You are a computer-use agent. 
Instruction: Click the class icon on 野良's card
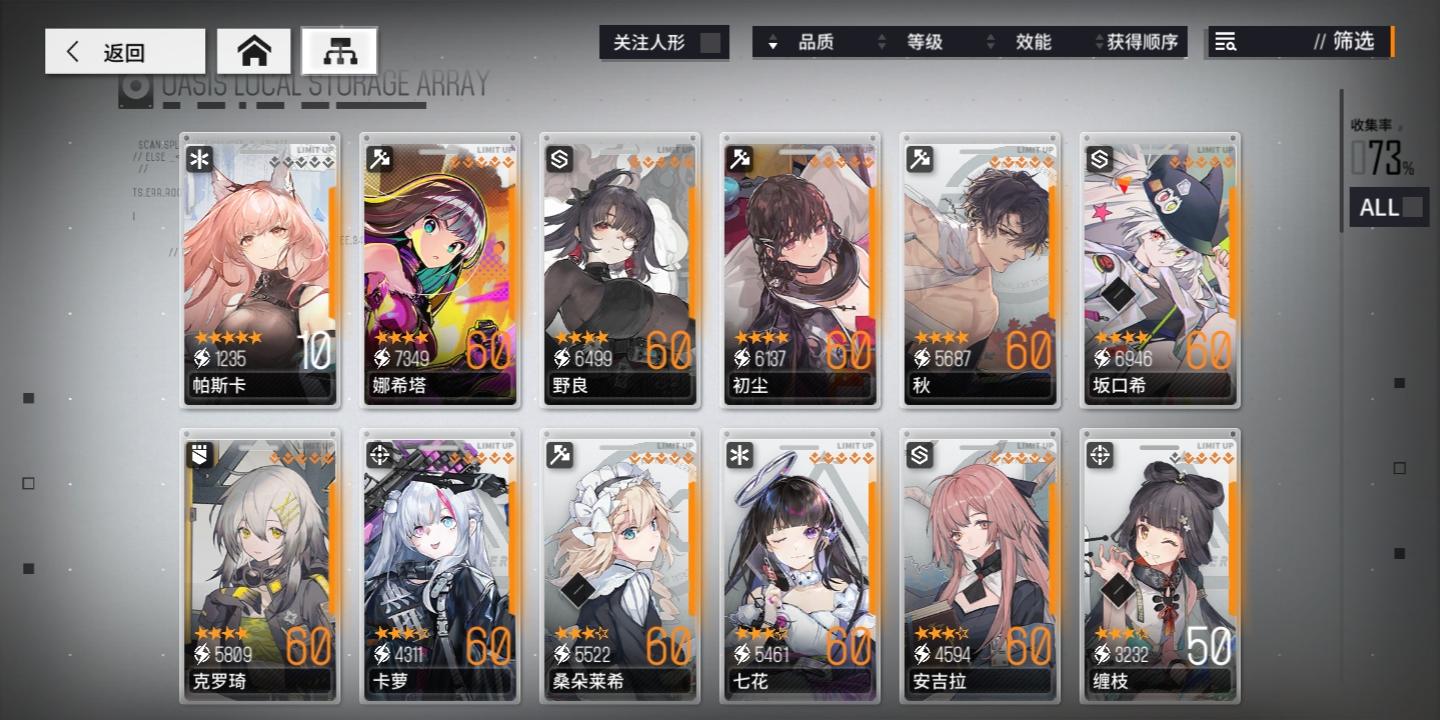pos(558,159)
